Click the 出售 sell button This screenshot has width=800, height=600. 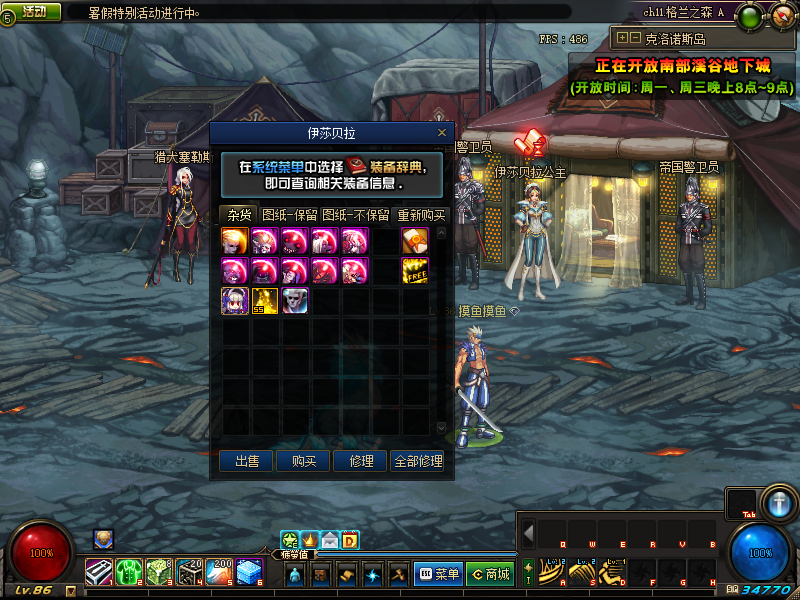point(247,461)
